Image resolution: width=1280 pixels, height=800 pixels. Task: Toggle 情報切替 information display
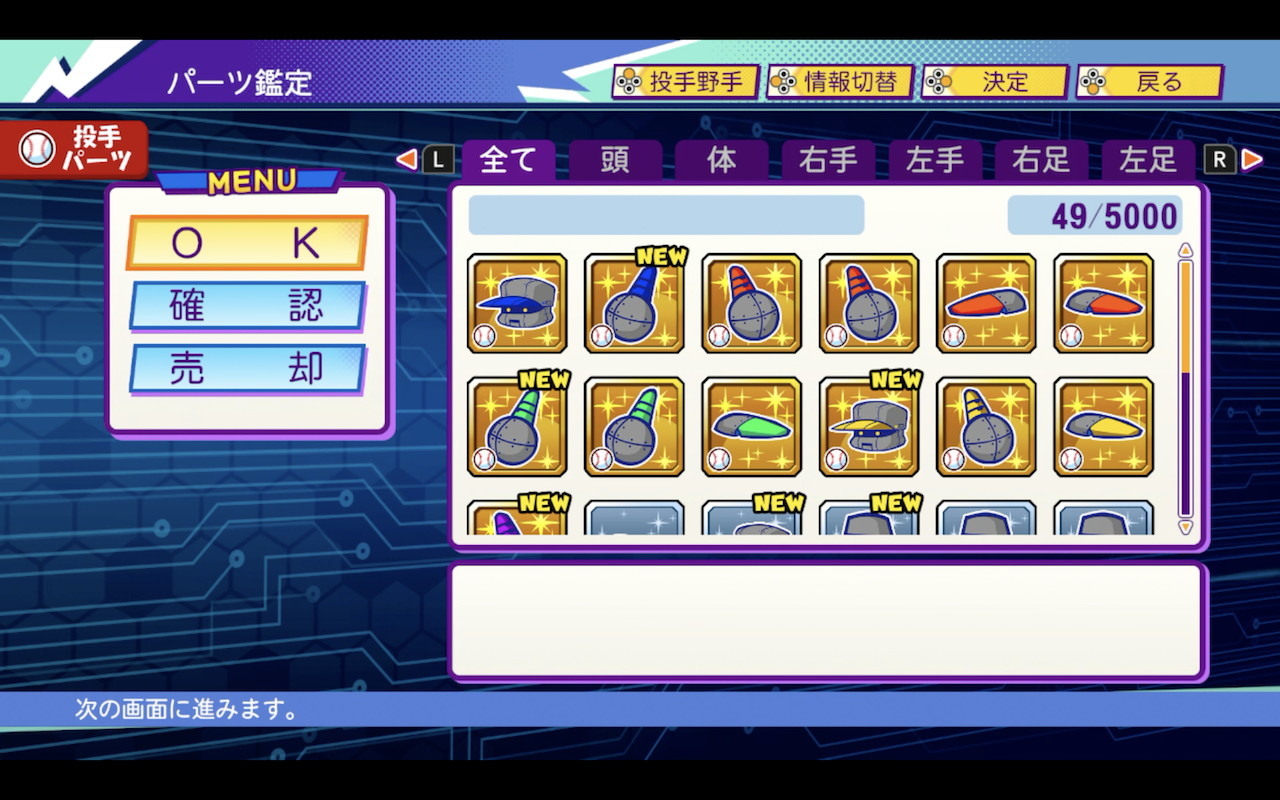coord(840,83)
